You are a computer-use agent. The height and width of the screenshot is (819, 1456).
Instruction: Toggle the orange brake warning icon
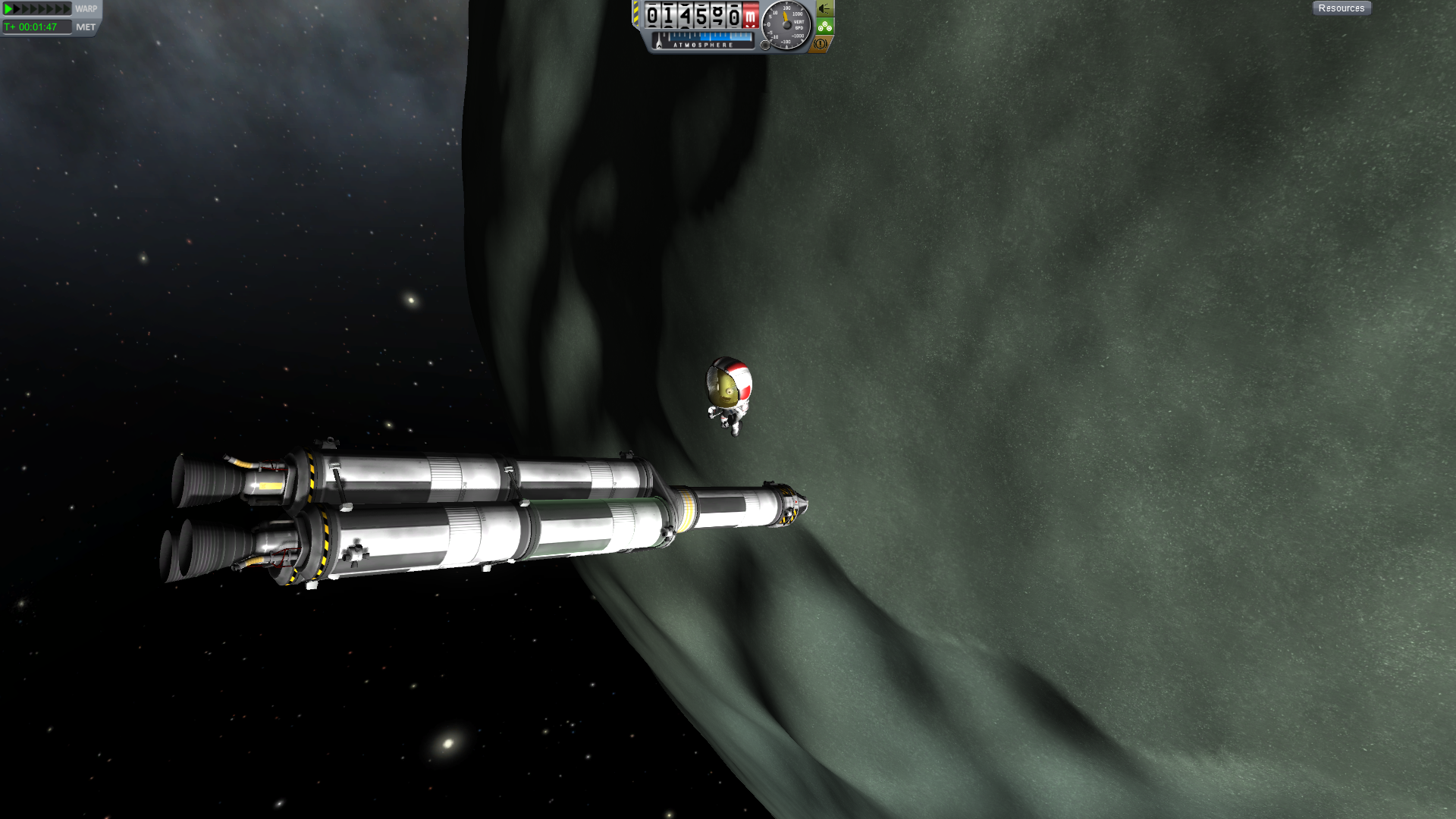tap(821, 44)
